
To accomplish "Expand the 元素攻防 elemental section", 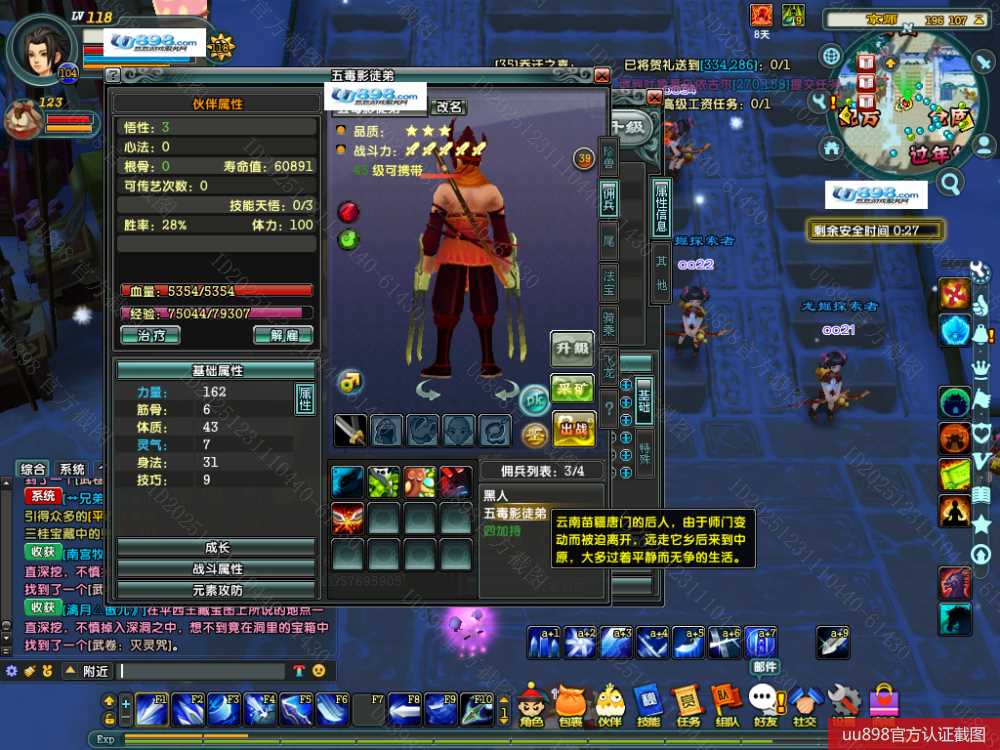I will tap(216, 590).
